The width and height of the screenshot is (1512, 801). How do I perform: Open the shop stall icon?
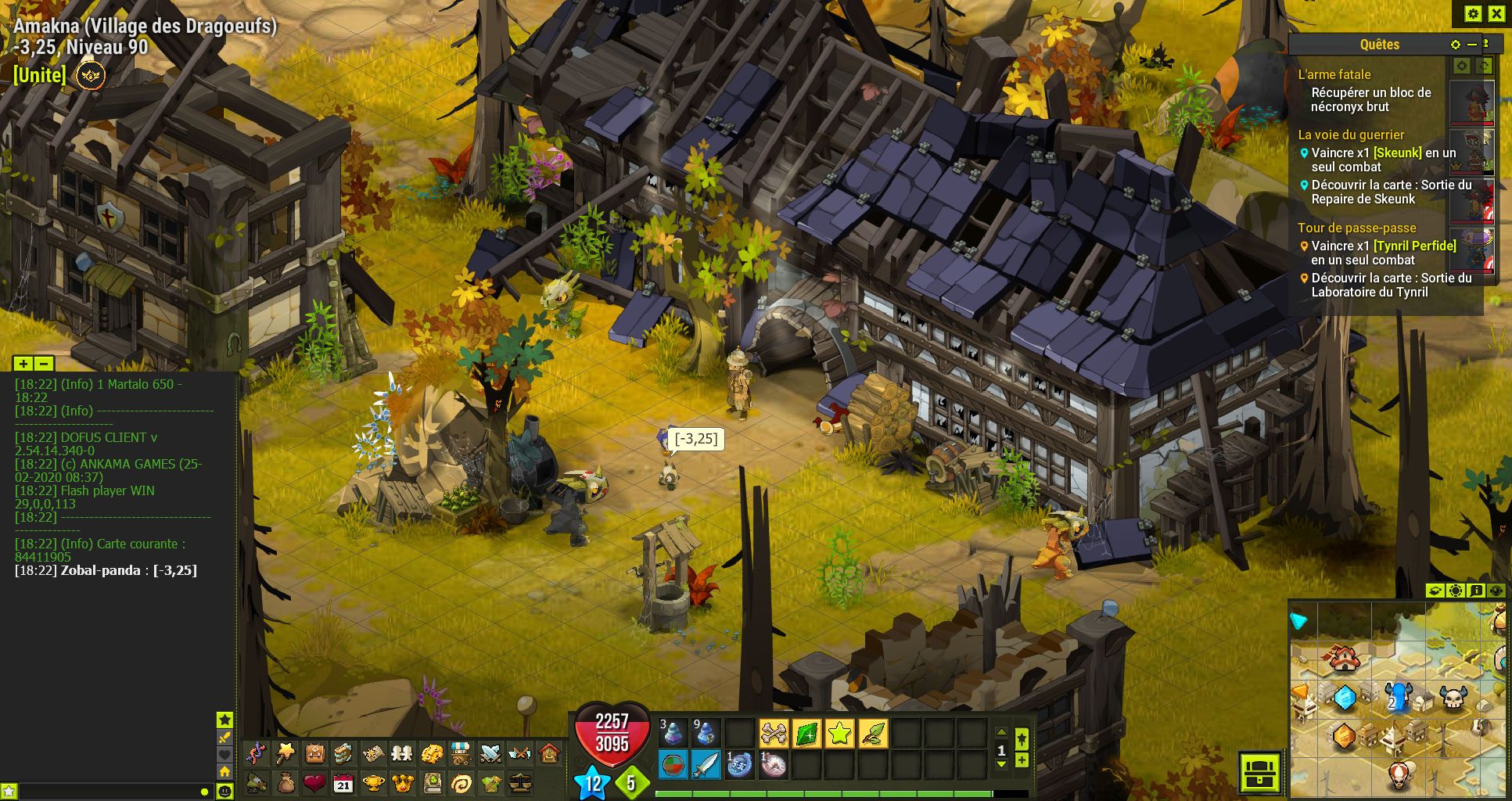click(461, 753)
